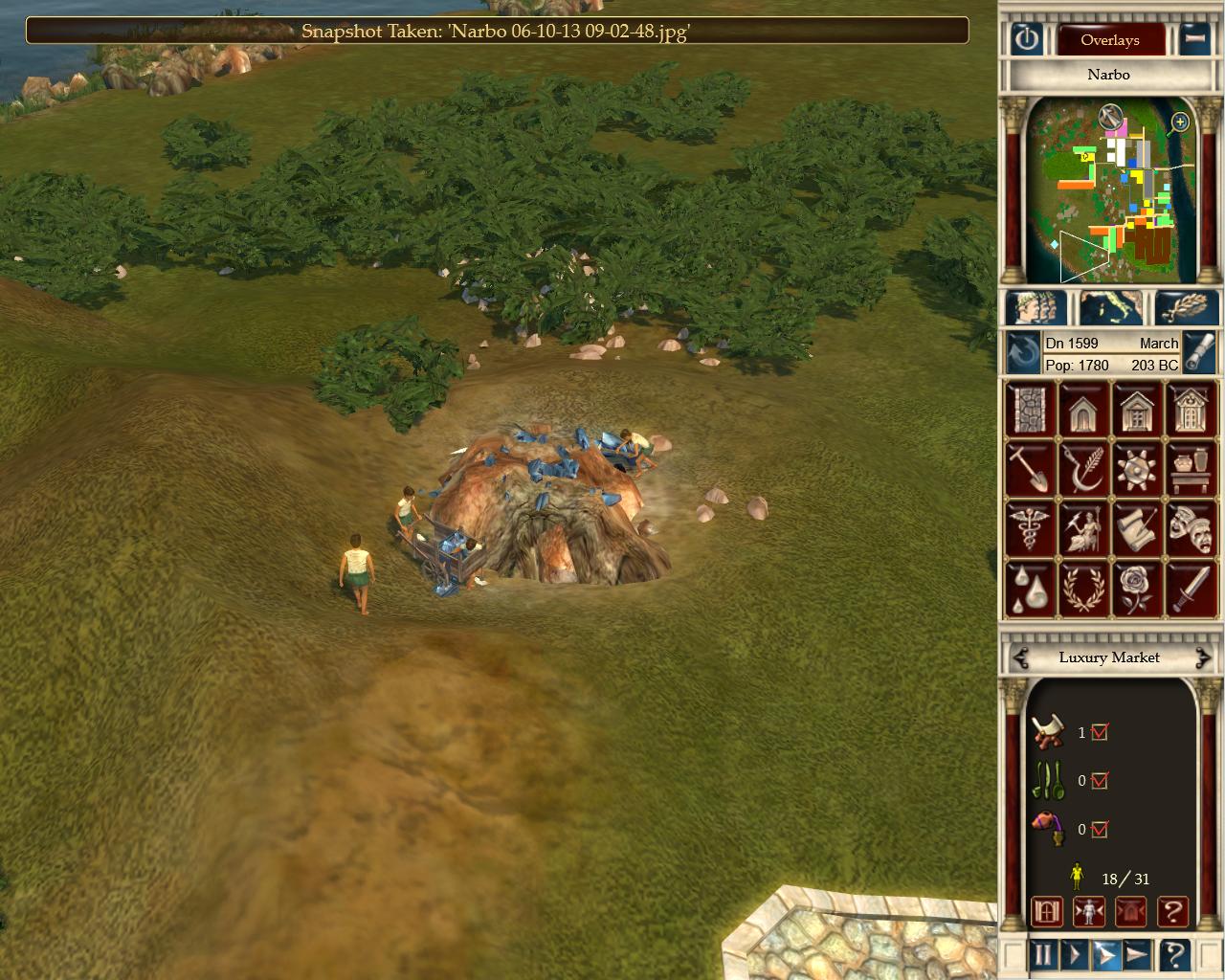Choose the caduceus health buildings category
Image resolution: width=1225 pixels, height=980 pixels.
point(1029,527)
